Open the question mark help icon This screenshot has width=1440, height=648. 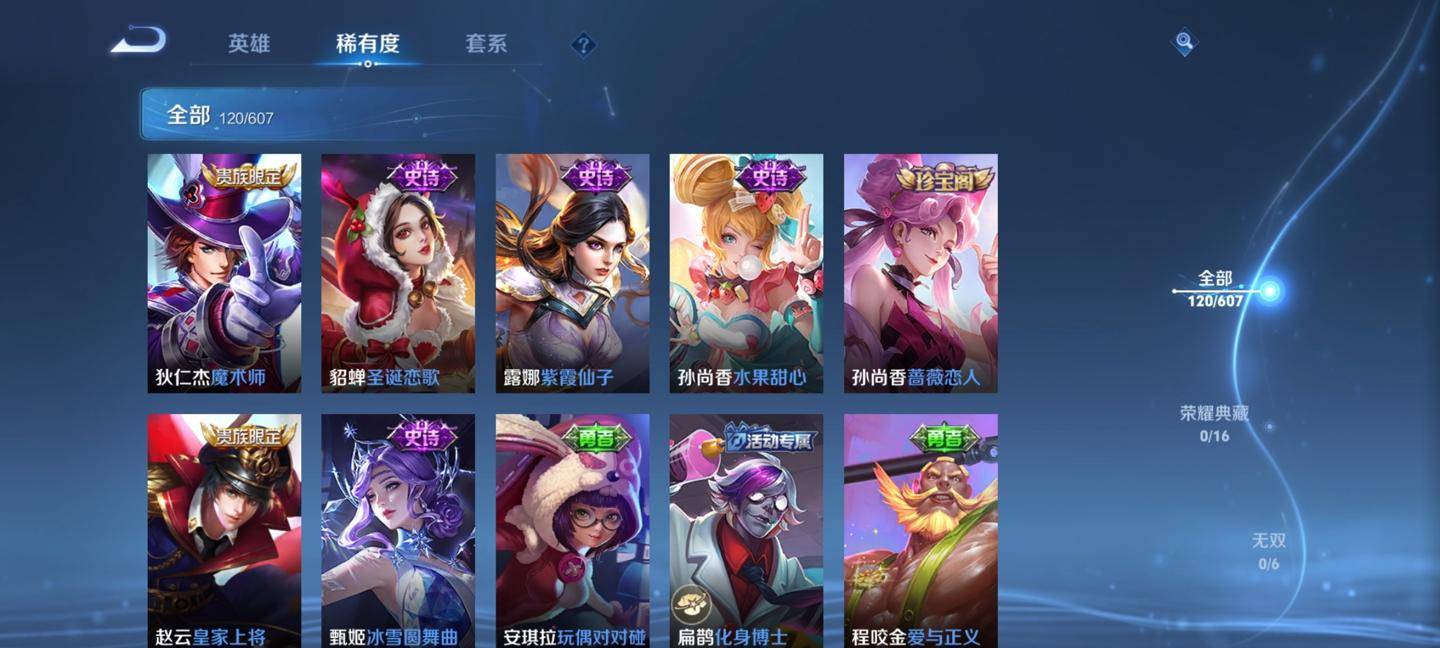tap(583, 45)
